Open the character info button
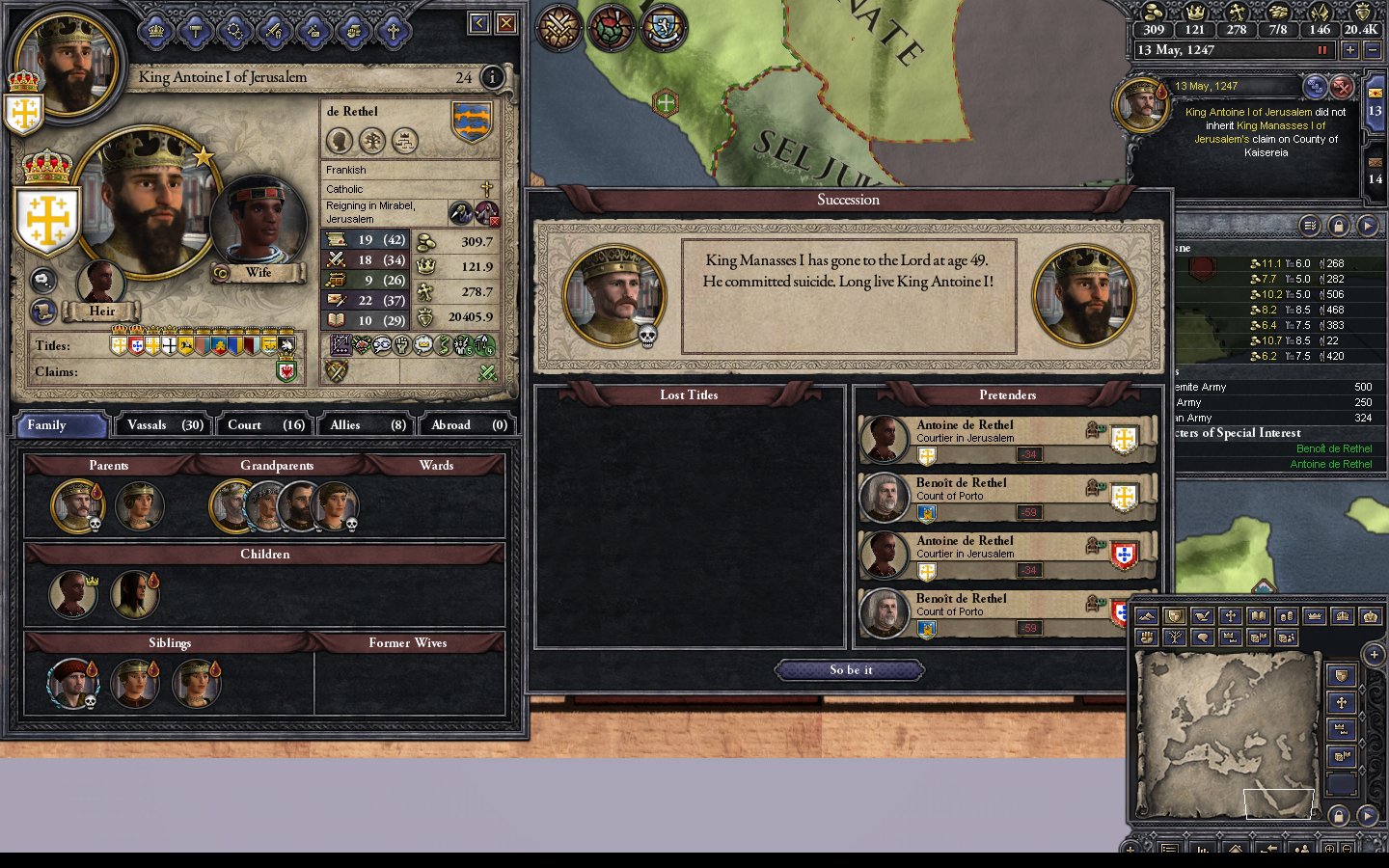 click(x=492, y=77)
